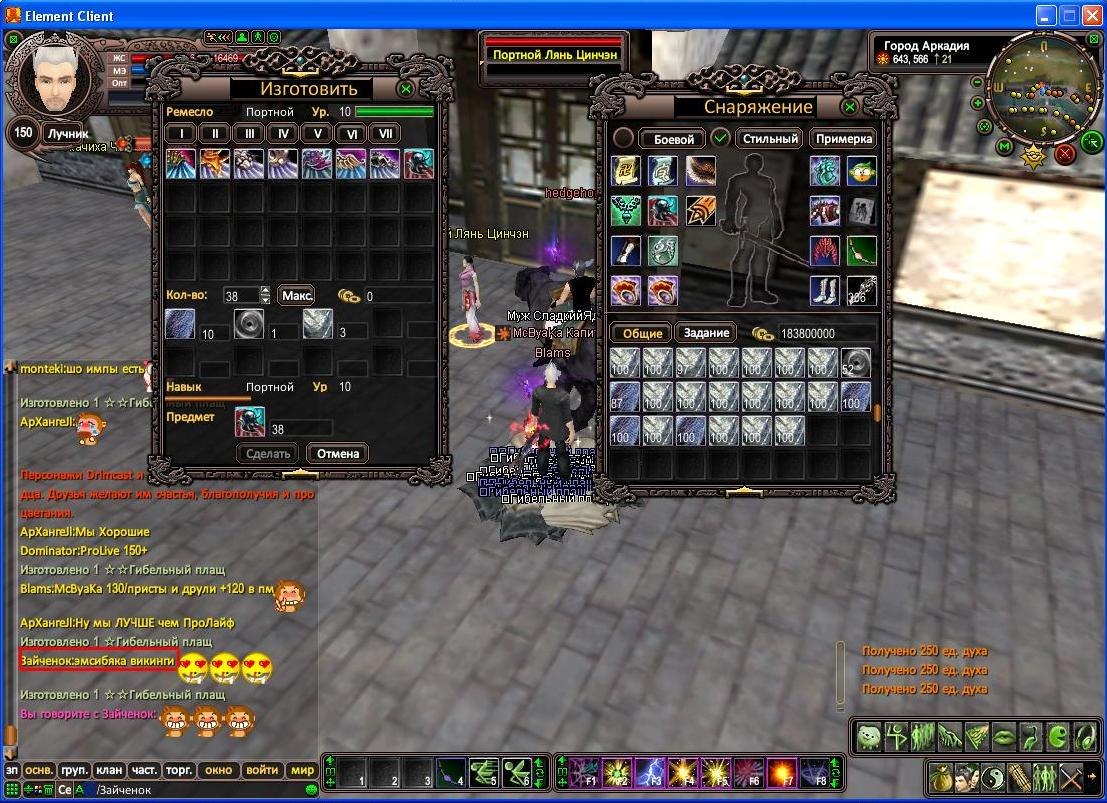Image resolution: width=1107 pixels, height=803 pixels.
Task: Open the Задание inventory tab
Action: (x=706, y=333)
